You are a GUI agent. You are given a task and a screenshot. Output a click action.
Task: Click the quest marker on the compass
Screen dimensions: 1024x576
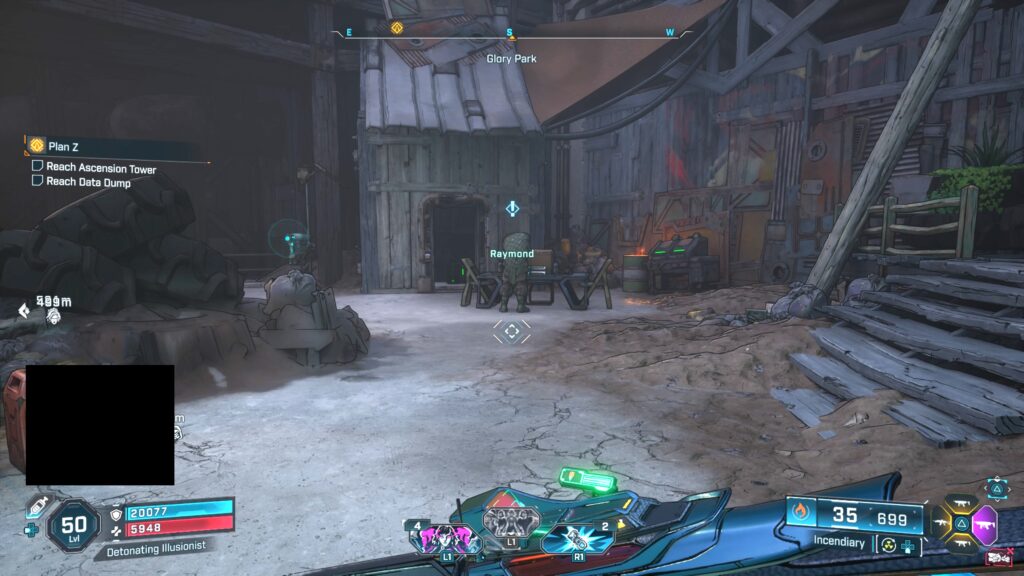[397, 28]
